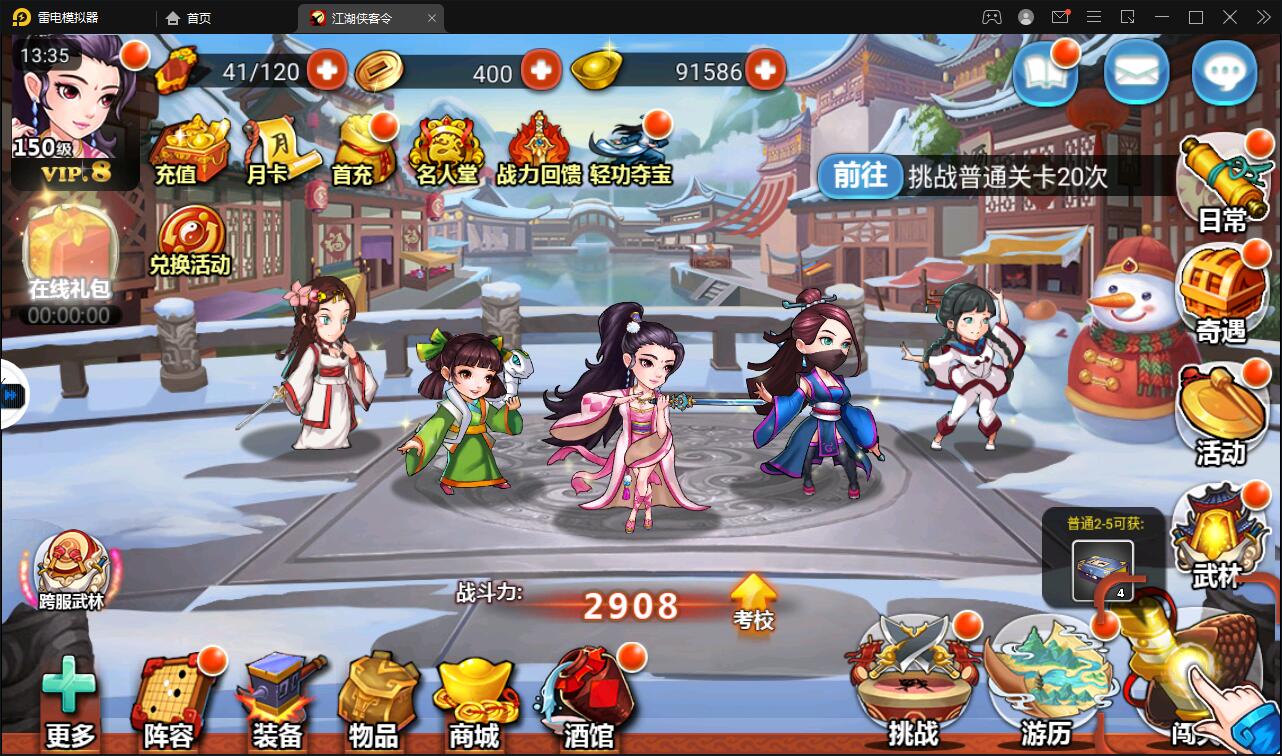Open the chat bubble icon
The image size is (1282, 756).
point(1226,74)
